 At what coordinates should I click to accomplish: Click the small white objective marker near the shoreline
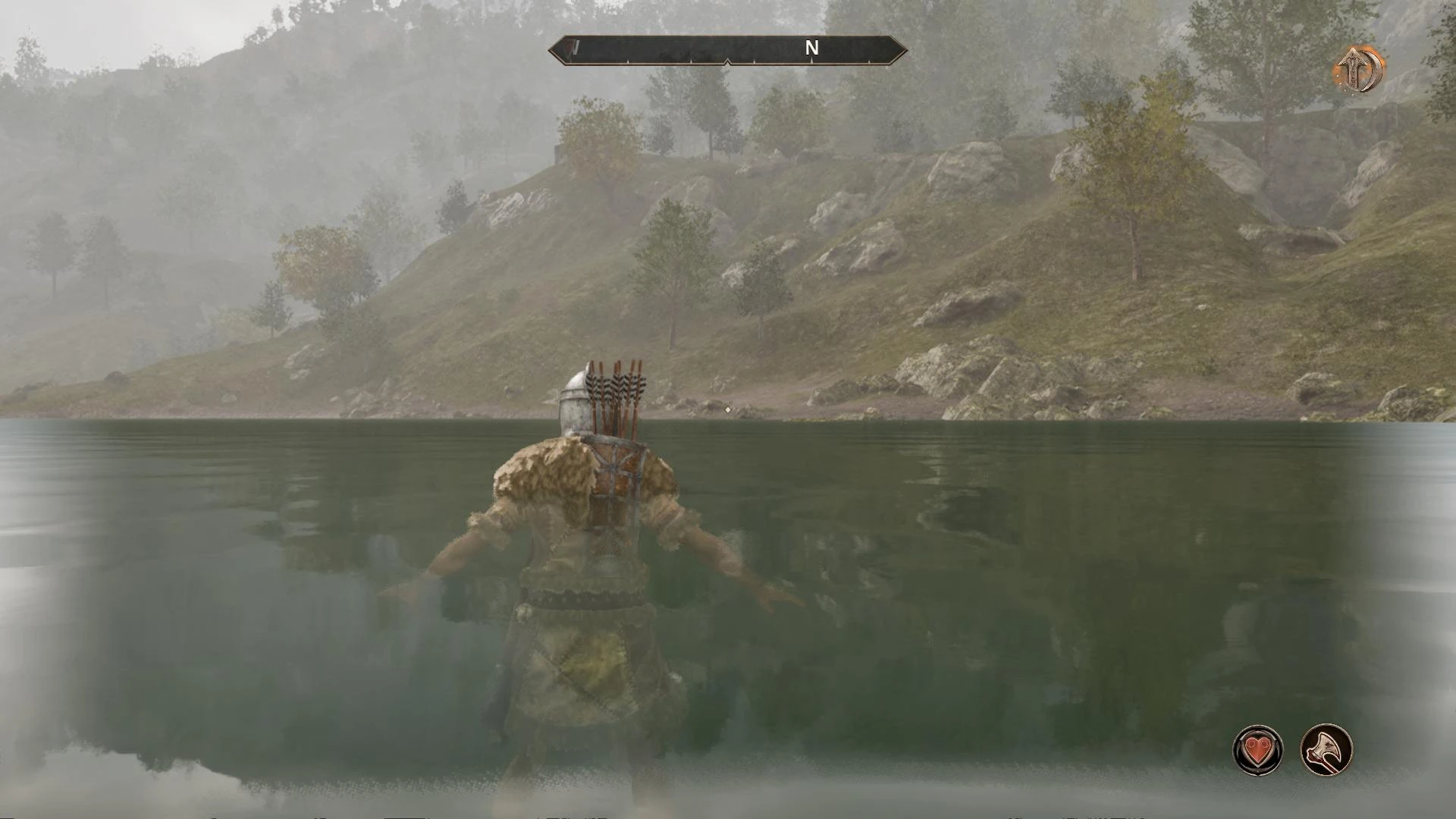(x=728, y=409)
